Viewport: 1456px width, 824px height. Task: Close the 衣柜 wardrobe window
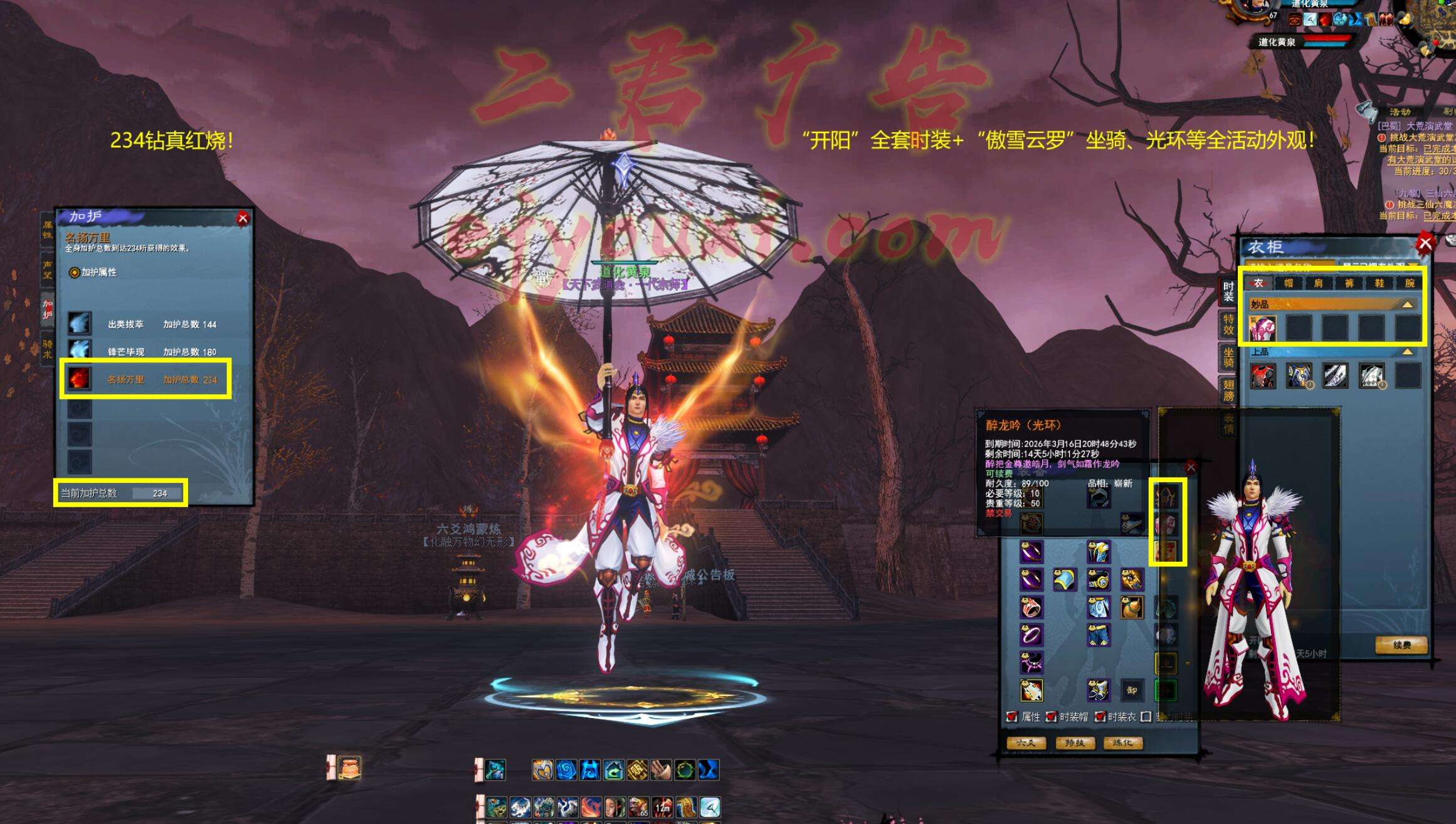pyautogui.click(x=1425, y=243)
